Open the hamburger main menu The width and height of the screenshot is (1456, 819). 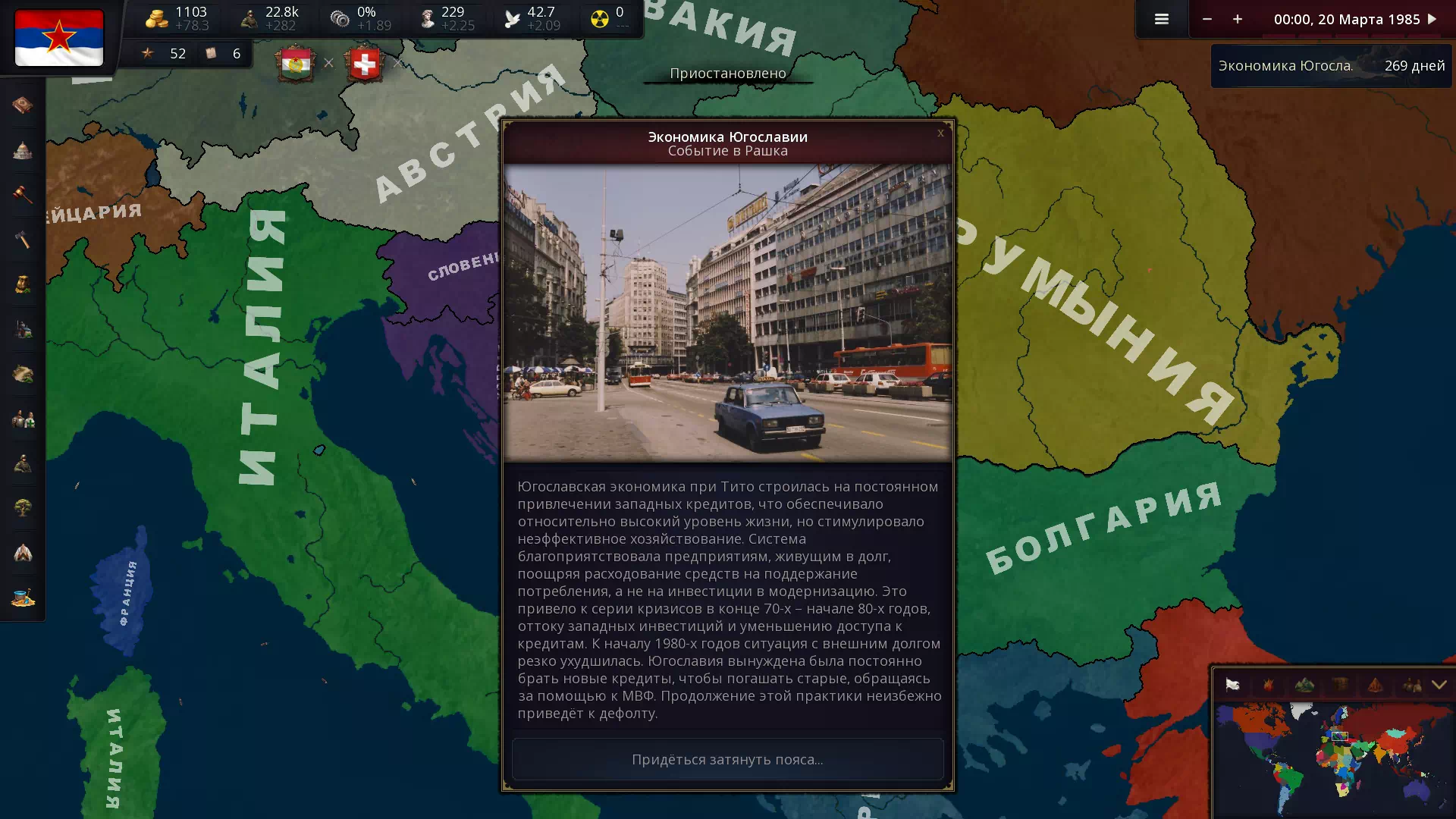[1161, 19]
